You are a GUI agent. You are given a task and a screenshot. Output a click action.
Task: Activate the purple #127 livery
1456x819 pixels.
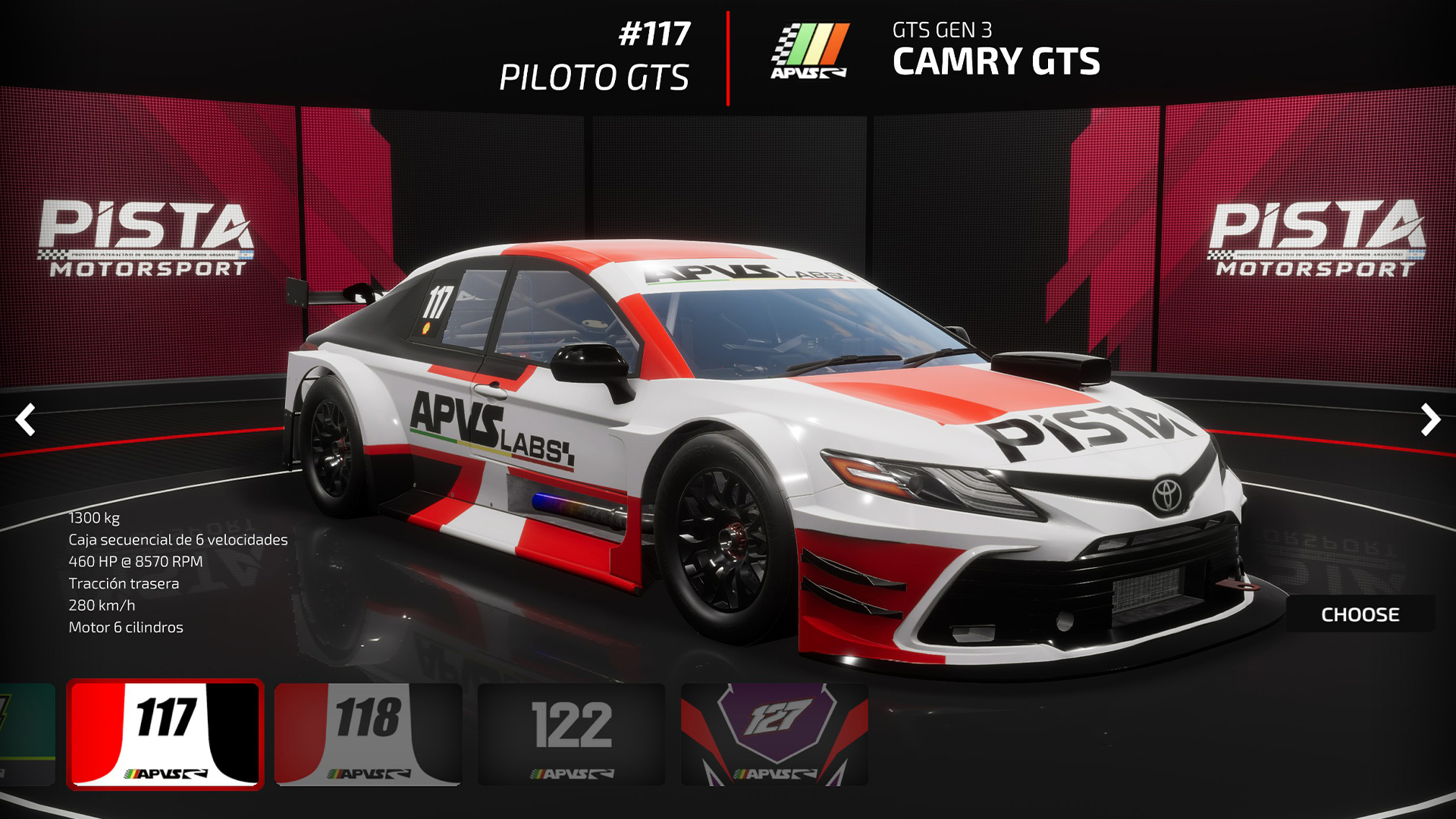[773, 732]
